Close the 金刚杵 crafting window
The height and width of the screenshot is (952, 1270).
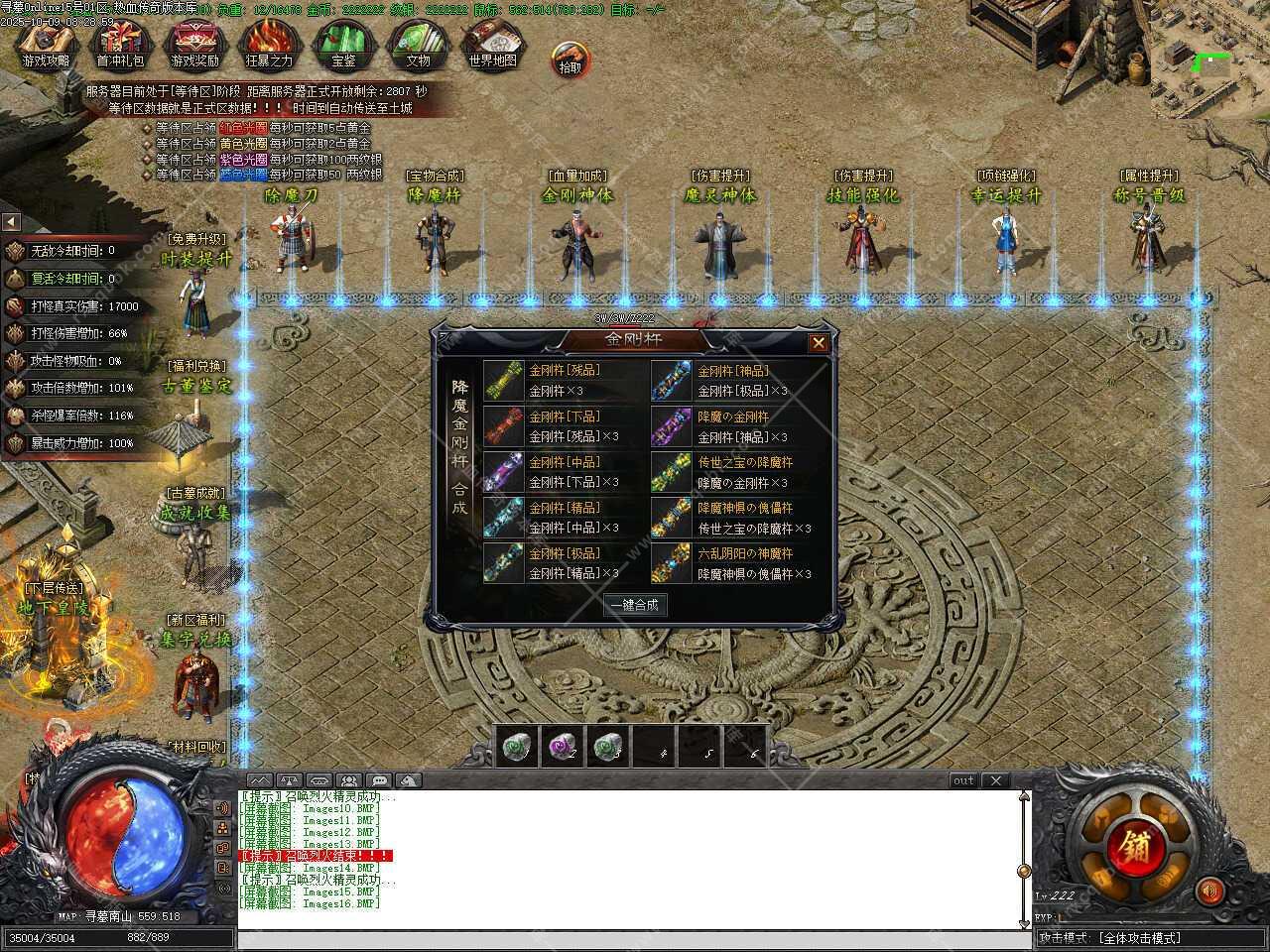click(818, 343)
